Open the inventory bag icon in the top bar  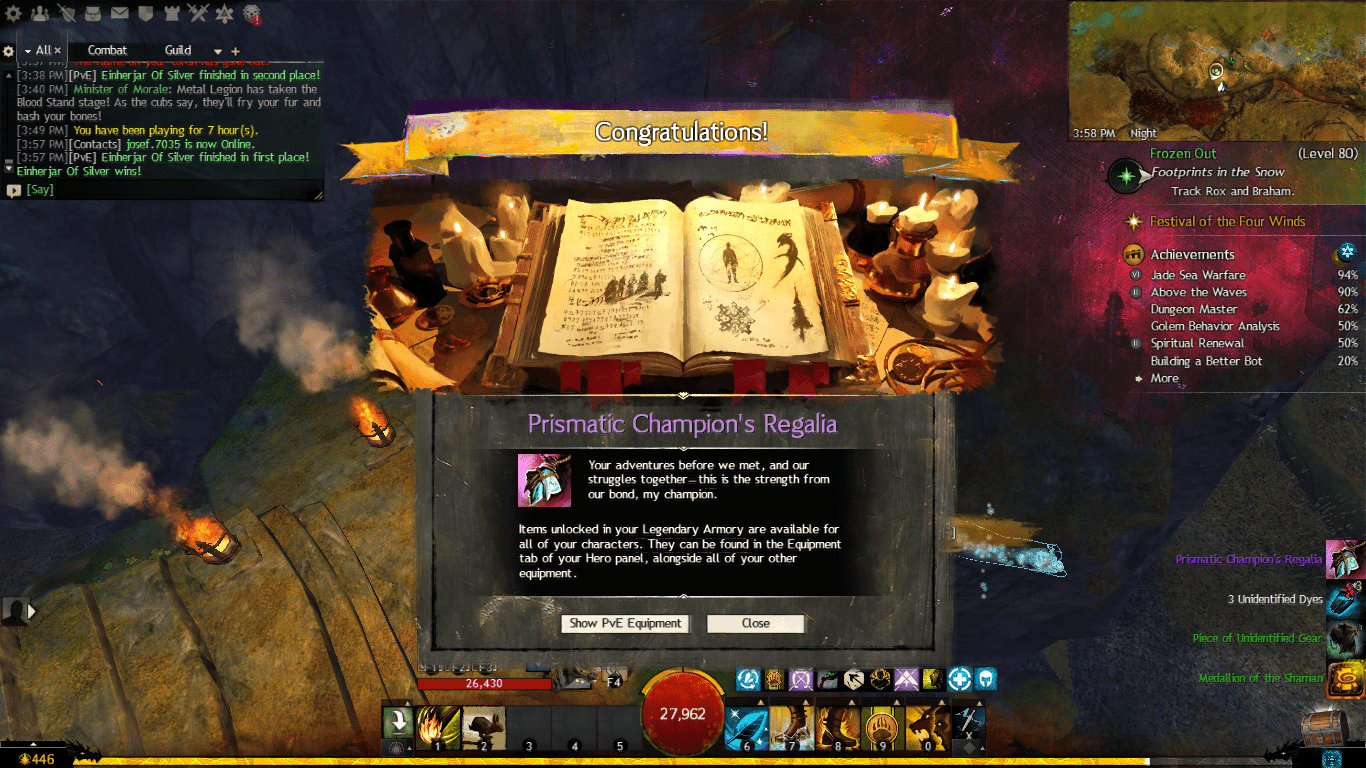pos(93,13)
